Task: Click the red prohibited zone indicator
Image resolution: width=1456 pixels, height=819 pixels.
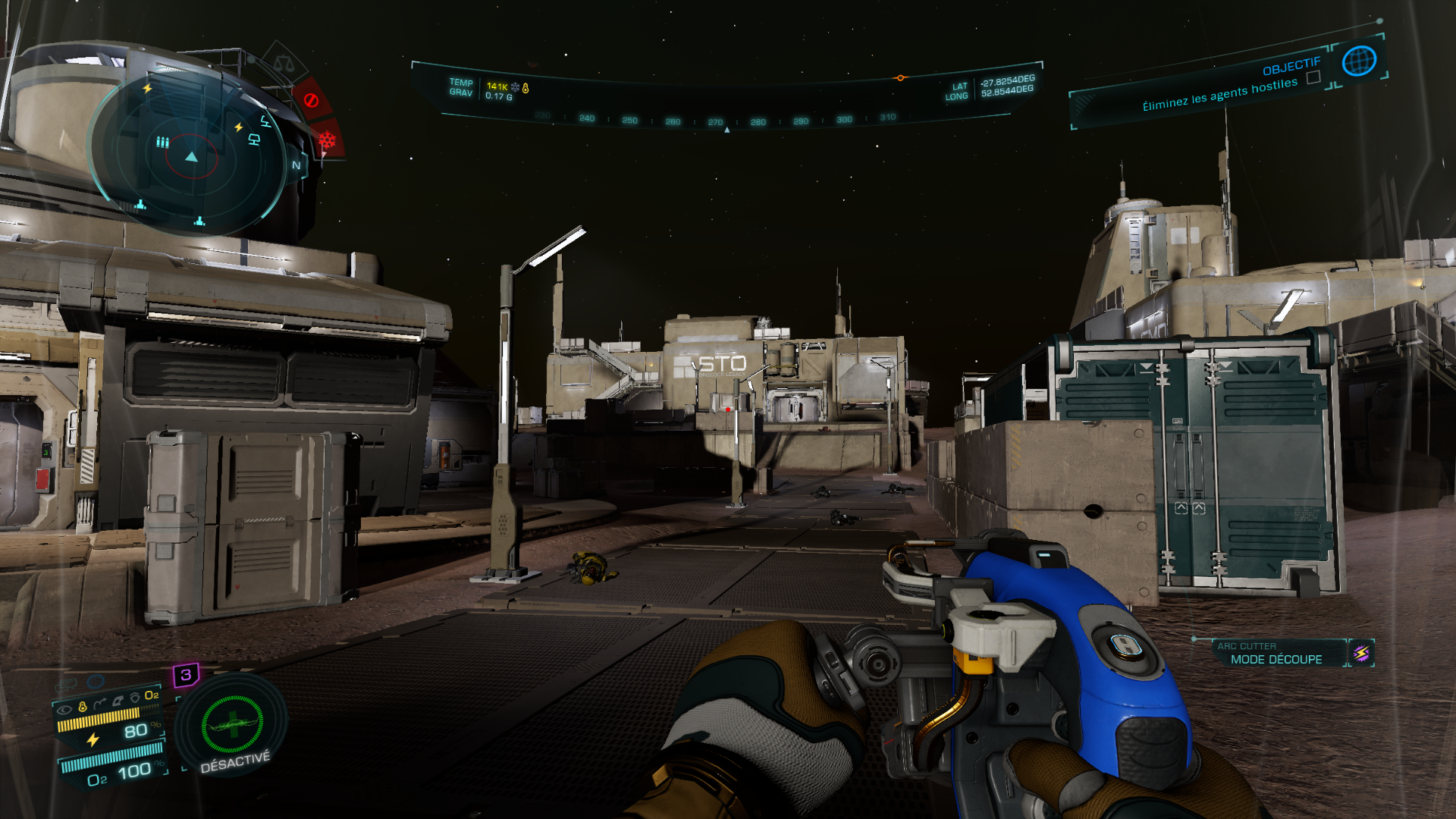Action: [311, 100]
